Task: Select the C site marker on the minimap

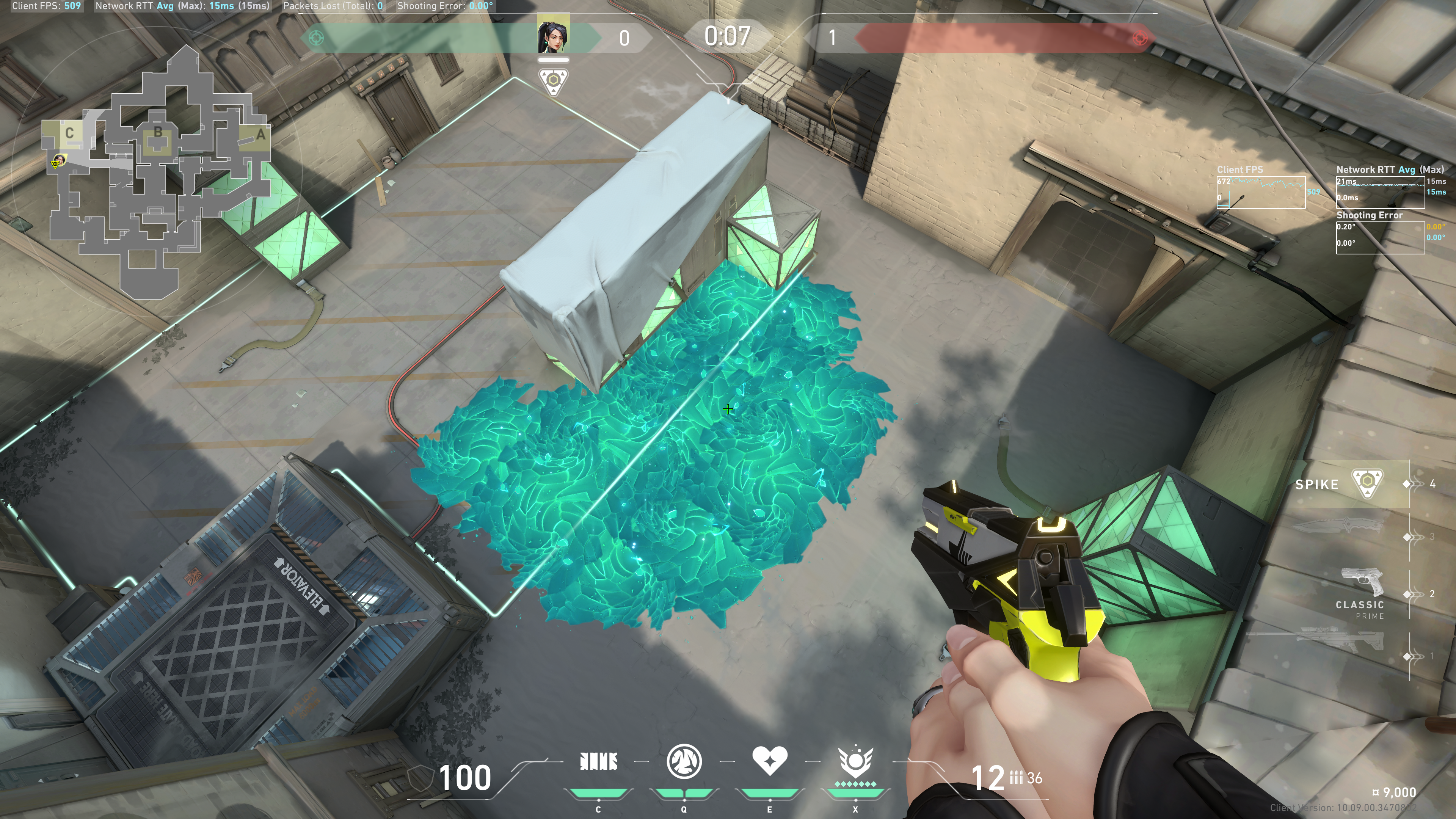Action: (x=69, y=133)
